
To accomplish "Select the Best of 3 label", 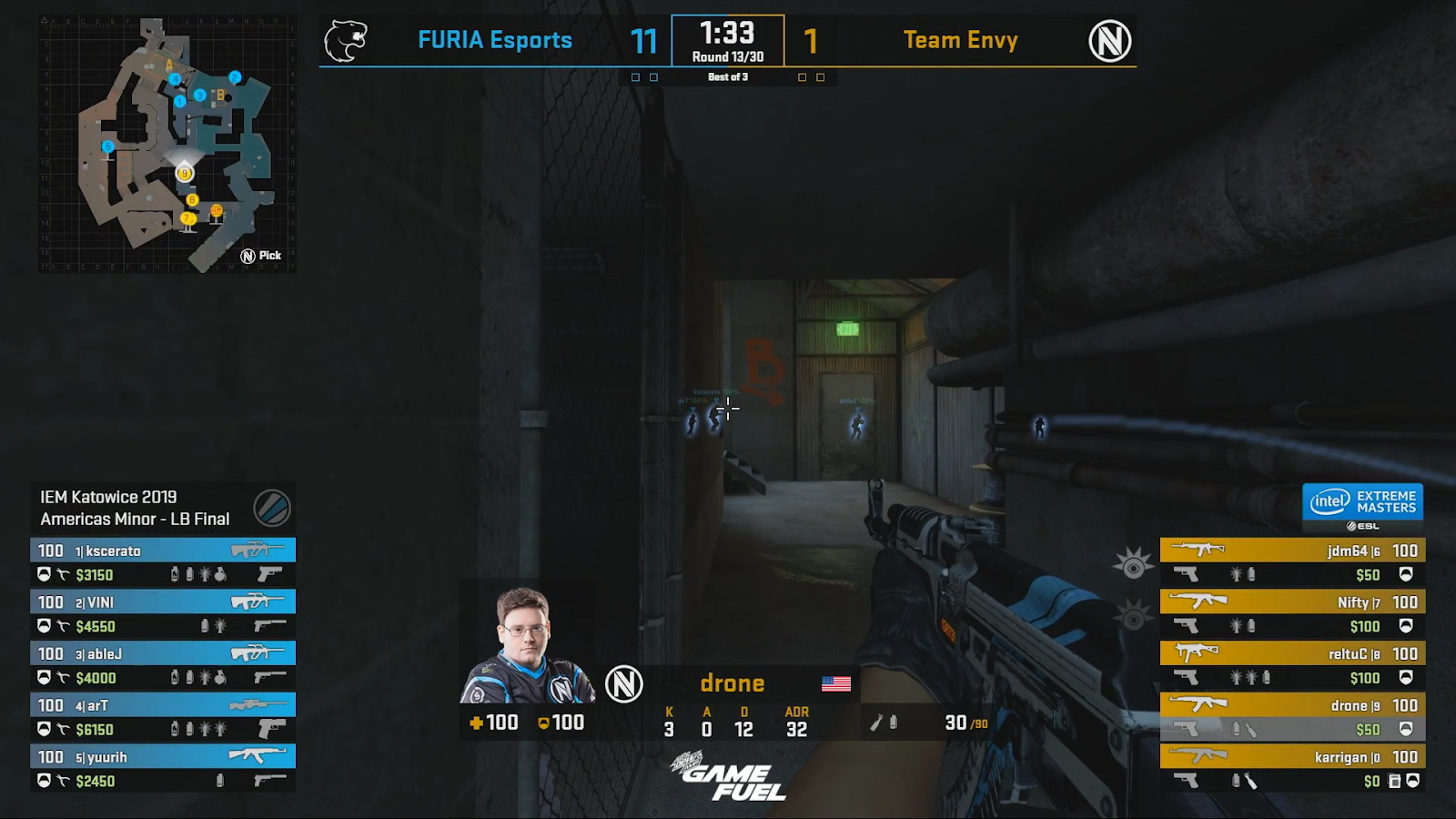I will tap(728, 77).
